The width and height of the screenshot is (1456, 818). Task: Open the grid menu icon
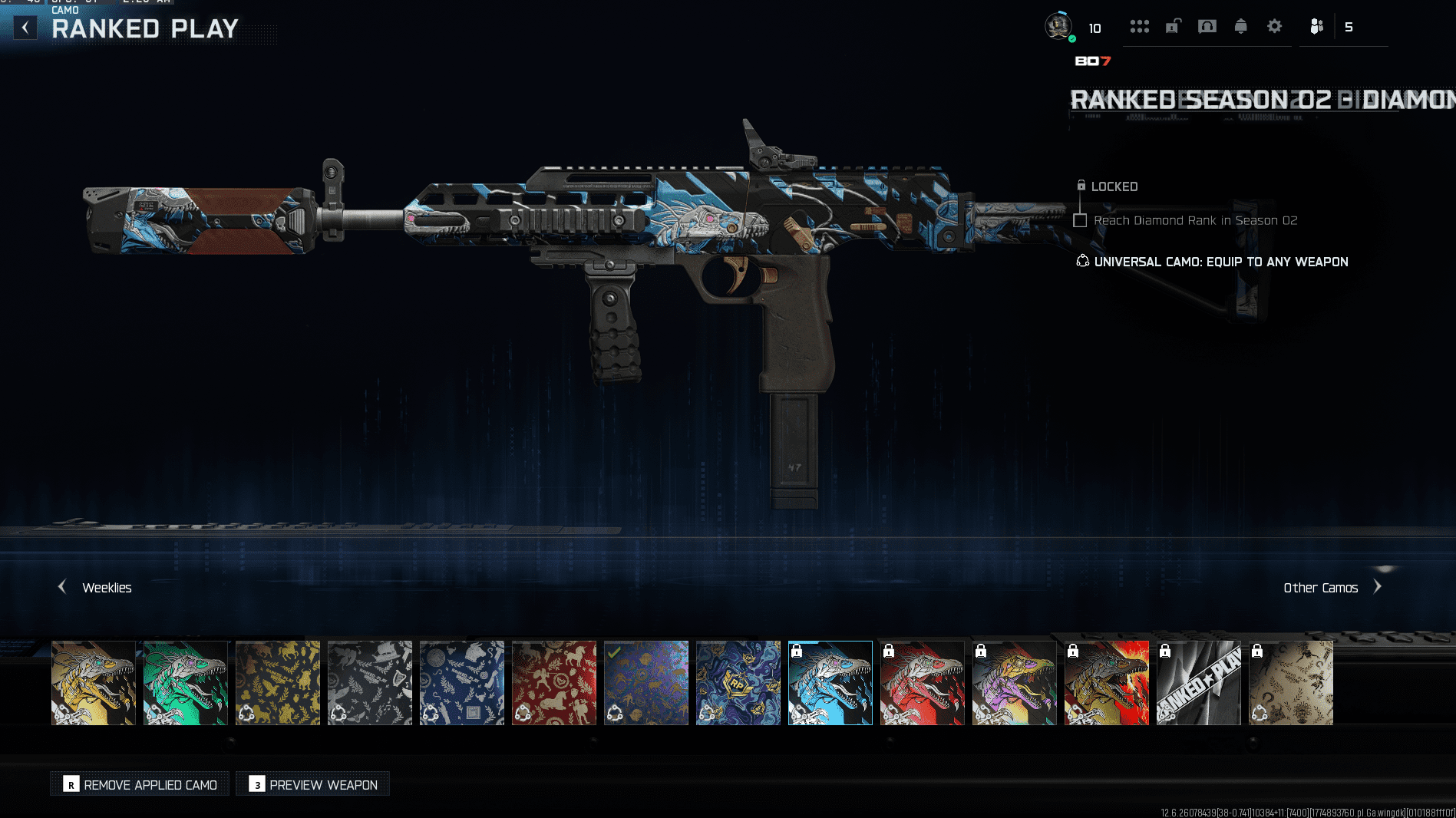point(1139,27)
